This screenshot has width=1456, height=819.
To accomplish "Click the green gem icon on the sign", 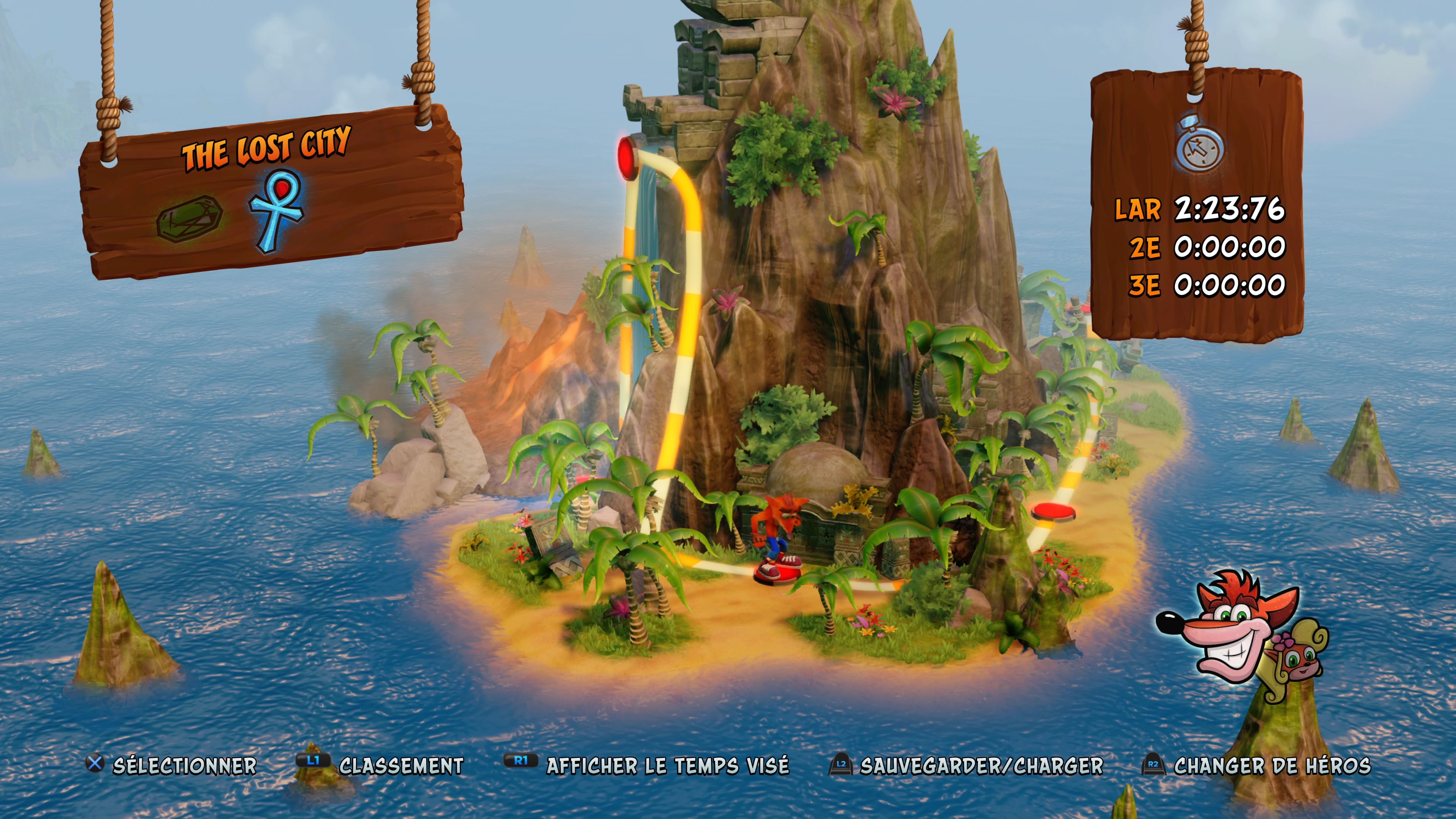I will coord(189,218).
